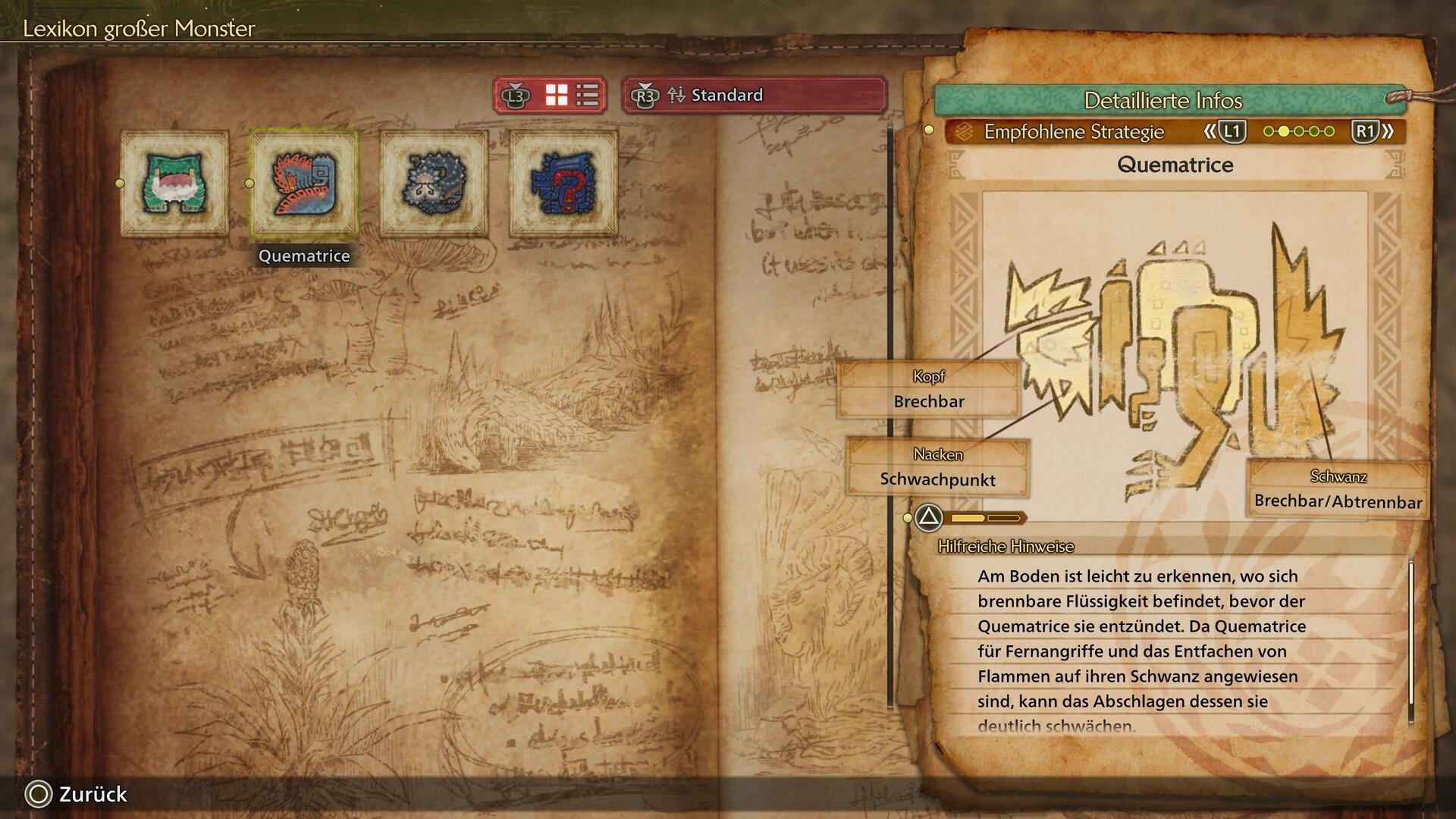Screen dimensions: 1456x819
Task: Open the Standard sort order selector
Action: pos(754,96)
